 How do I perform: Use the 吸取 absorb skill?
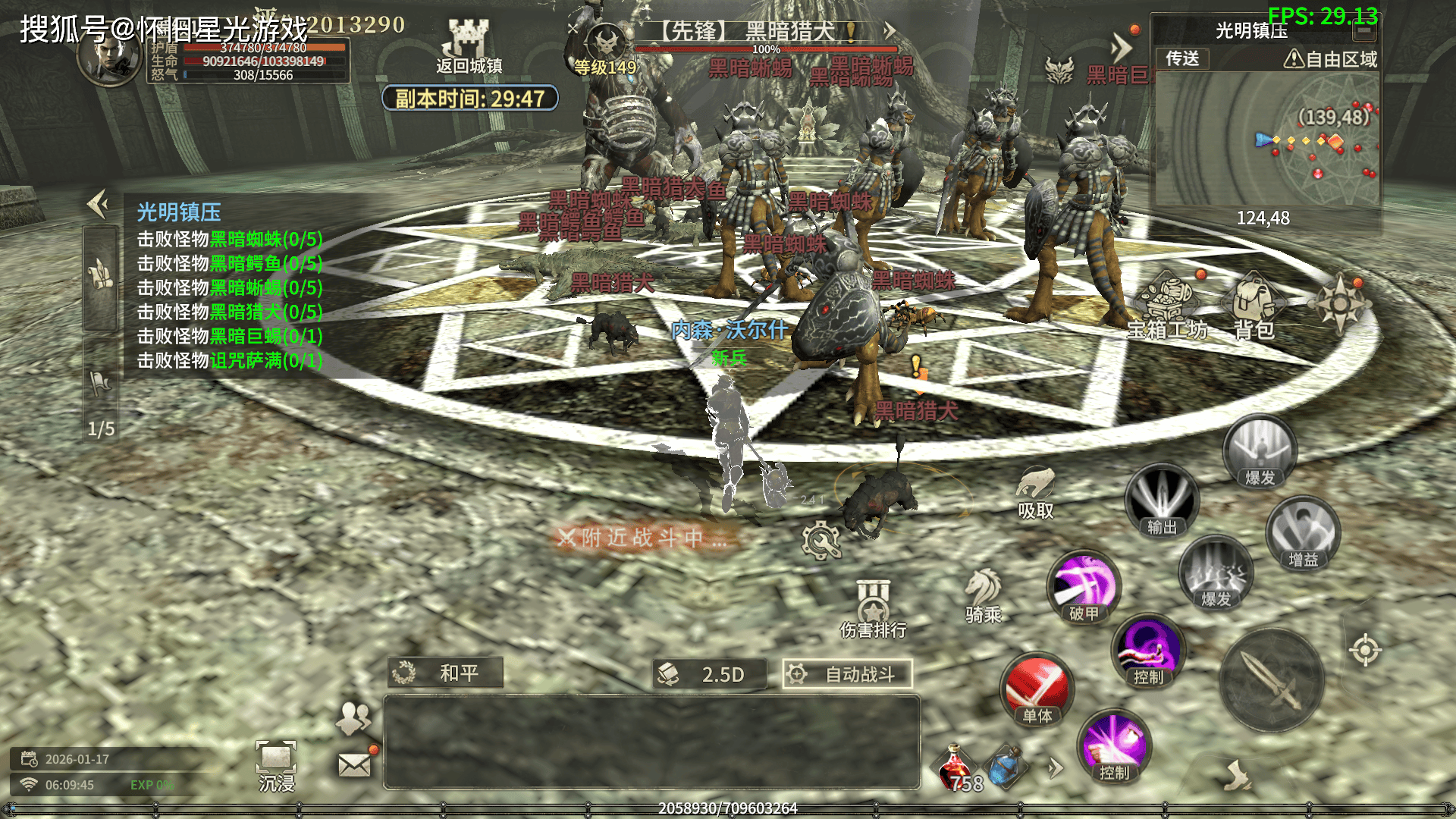[x=1035, y=491]
